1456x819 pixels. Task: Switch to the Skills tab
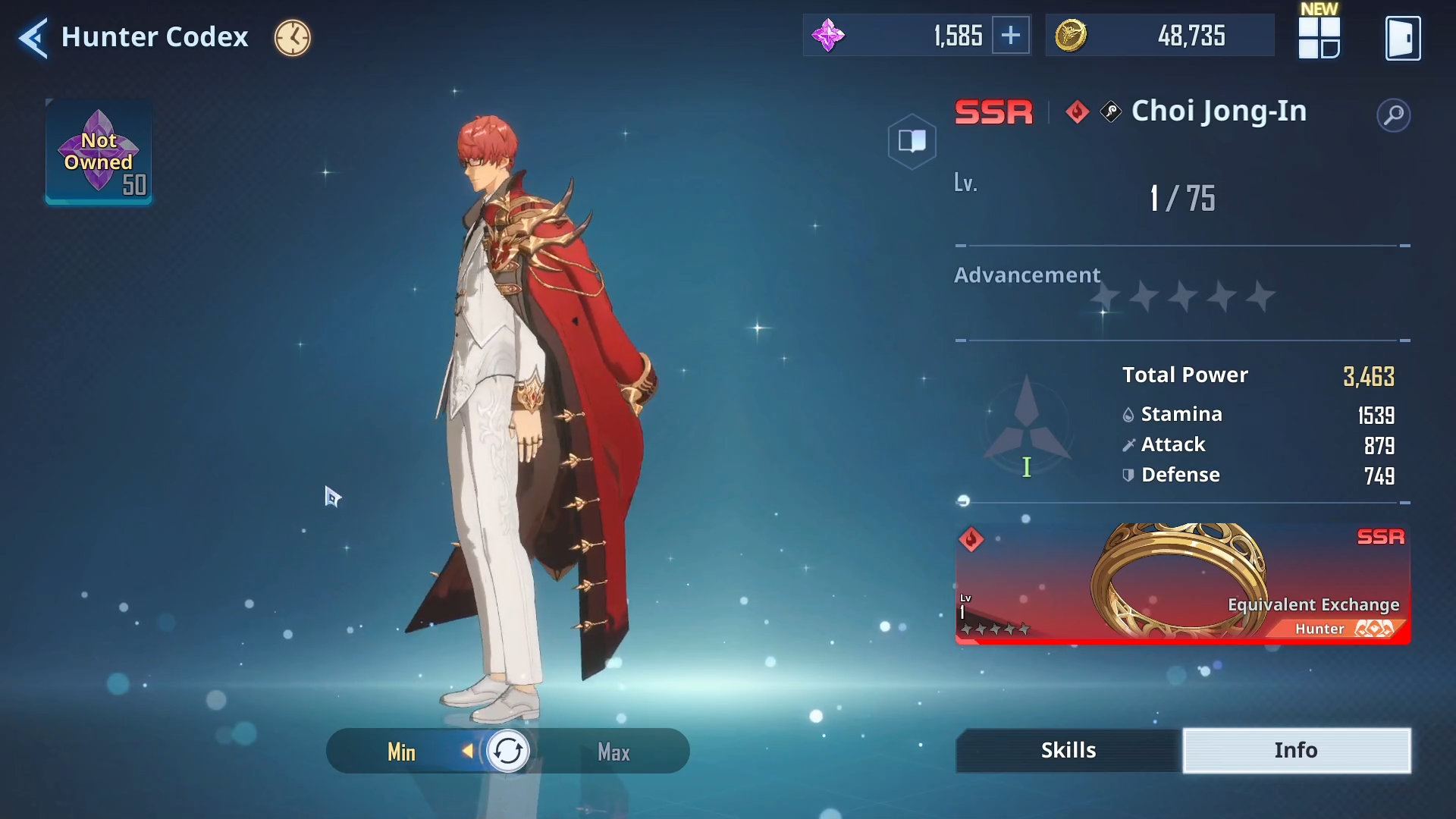[x=1068, y=750]
